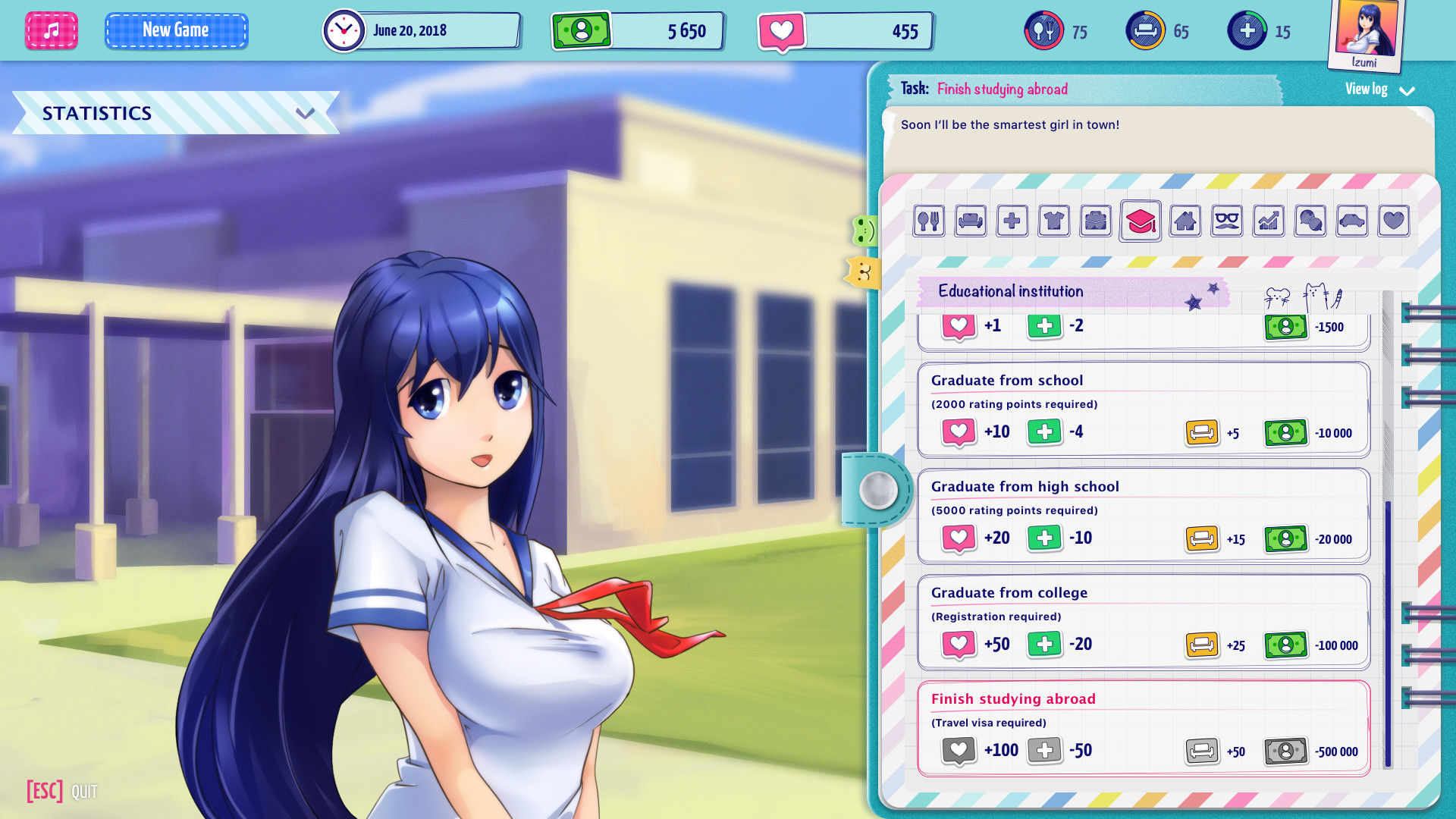Select the Relationships heart category icon
1456x819 pixels.
point(1394,221)
